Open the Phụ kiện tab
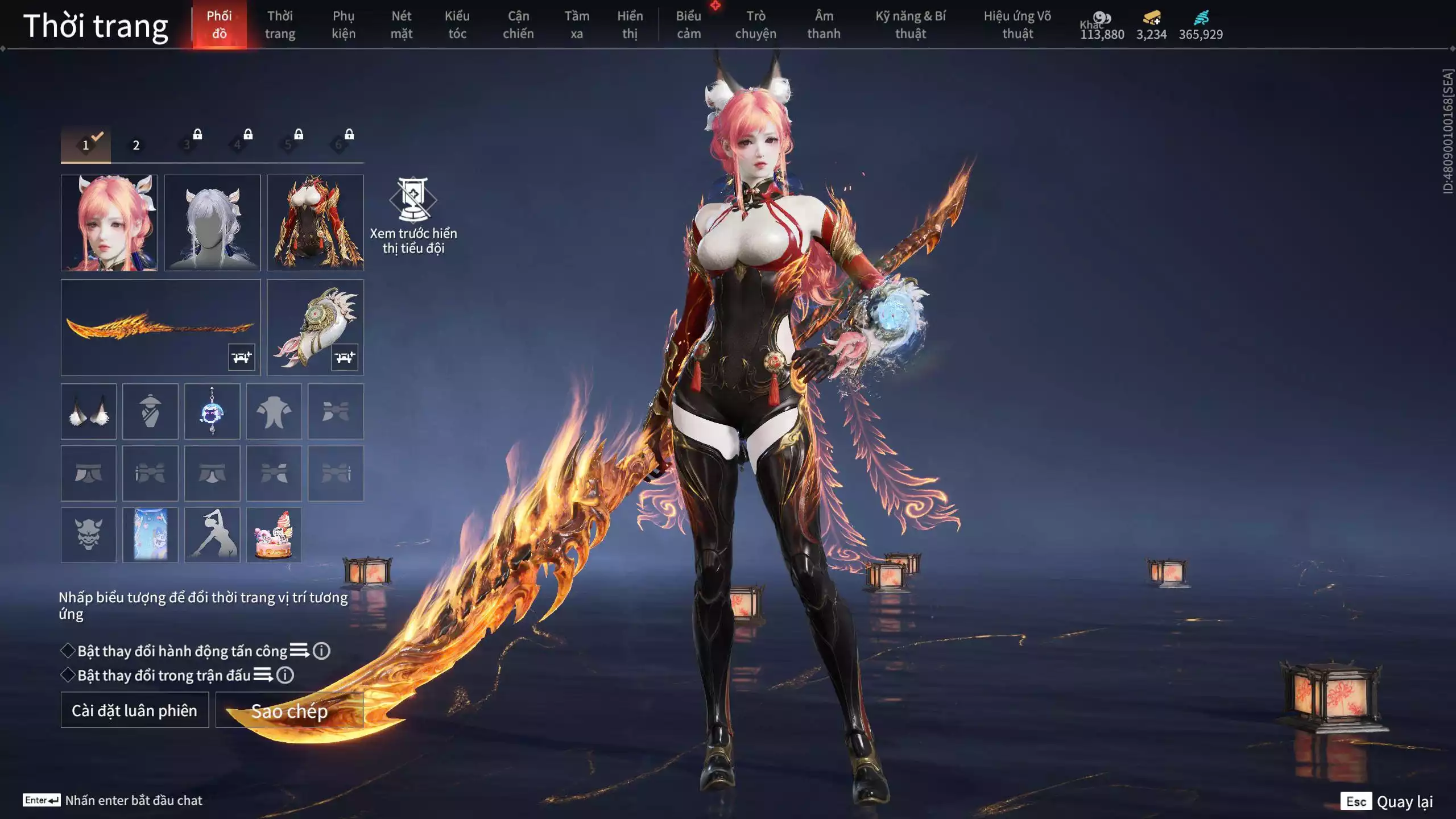Screen dimensions: 1456x819 pos(344,25)
